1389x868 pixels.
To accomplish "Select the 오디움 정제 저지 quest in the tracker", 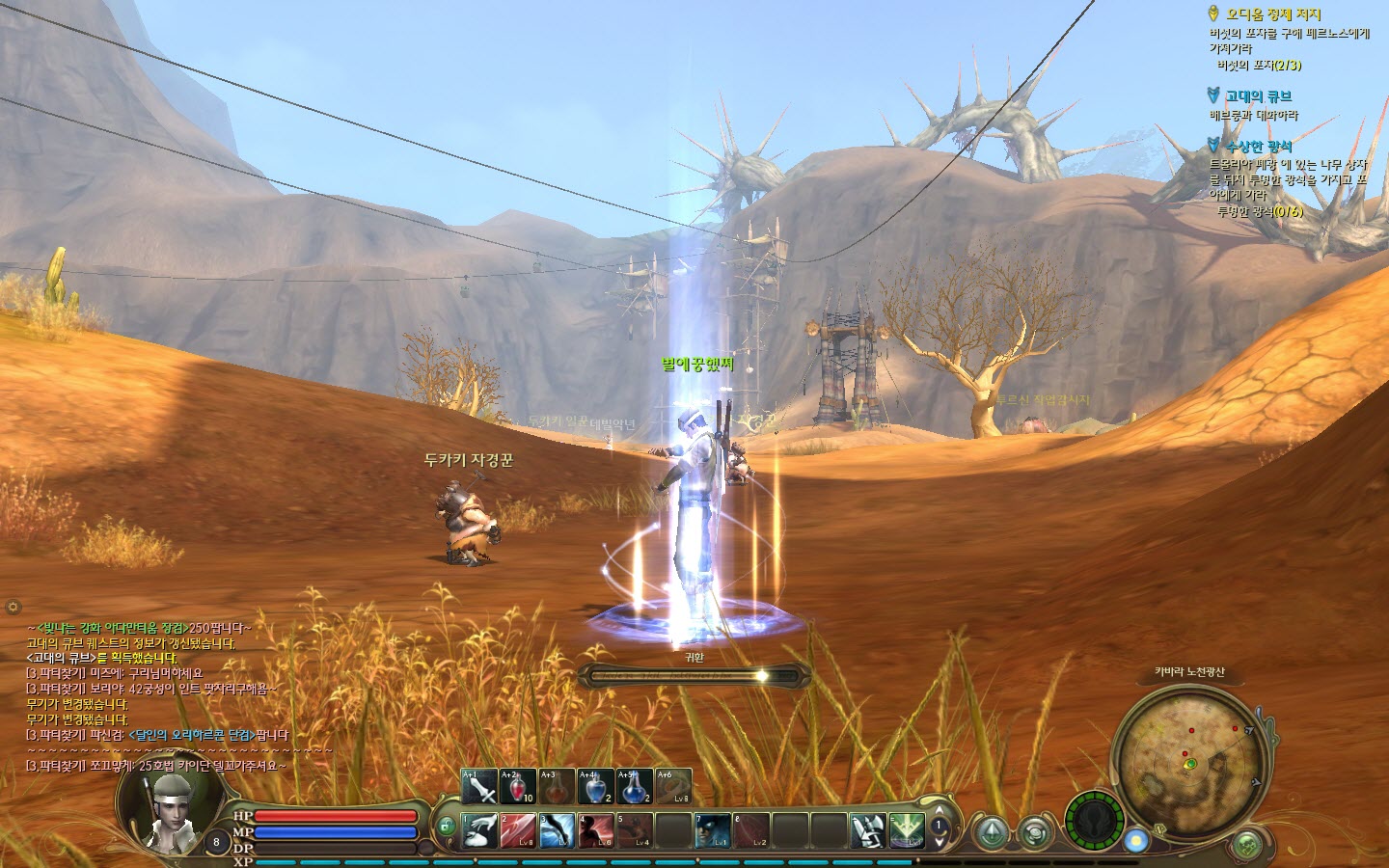I will [1272, 14].
